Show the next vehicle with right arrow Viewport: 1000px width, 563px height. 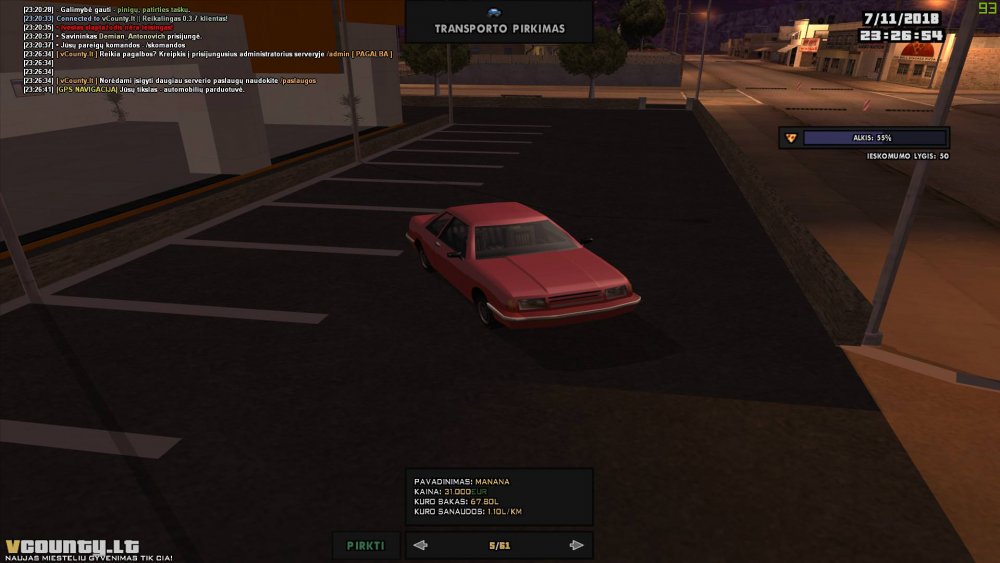click(x=576, y=545)
